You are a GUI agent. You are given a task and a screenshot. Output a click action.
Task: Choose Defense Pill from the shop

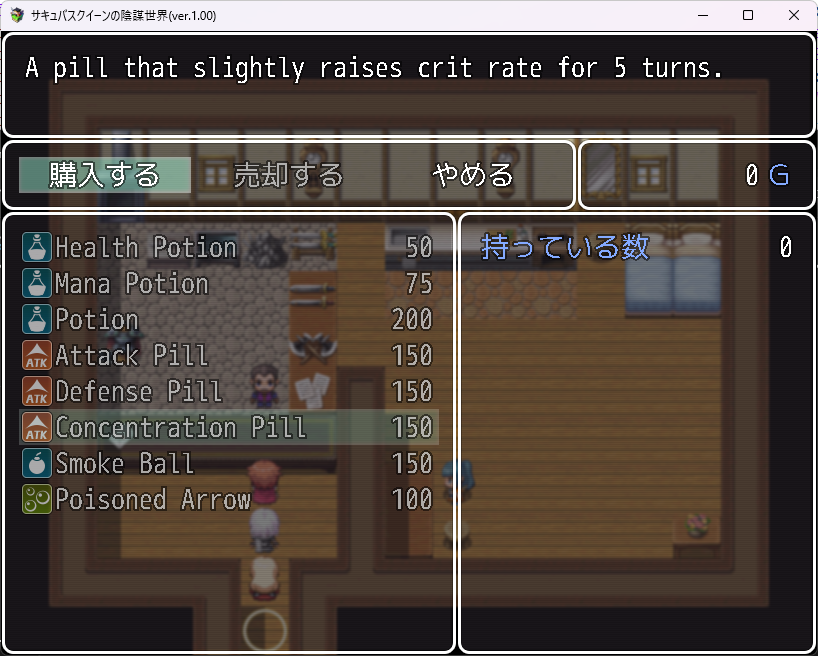(x=228, y=391)
